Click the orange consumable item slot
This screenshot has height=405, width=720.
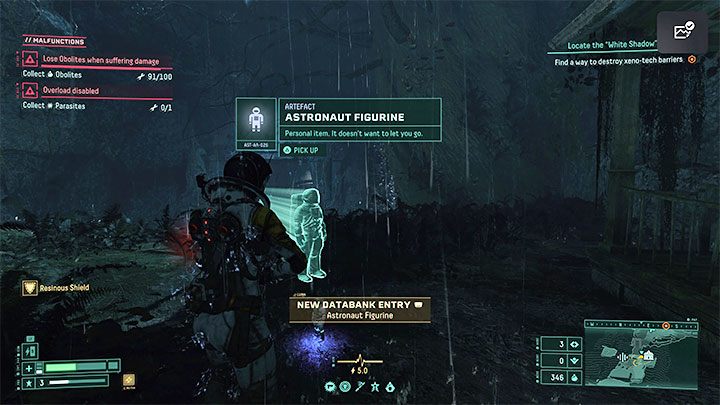(129, 380)
